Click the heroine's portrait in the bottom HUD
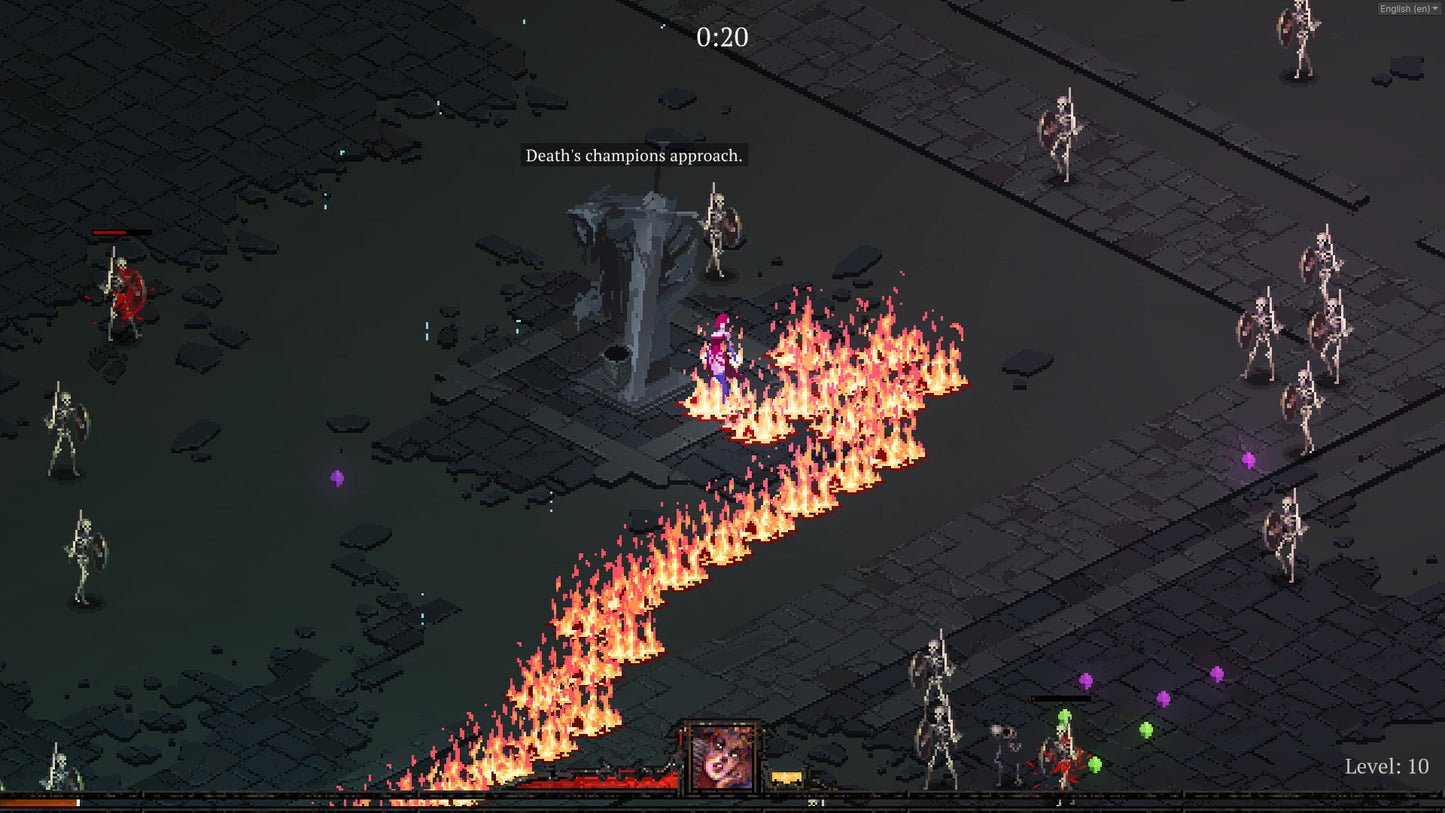The image size is (1445, 813). click(x=722, y=760)
